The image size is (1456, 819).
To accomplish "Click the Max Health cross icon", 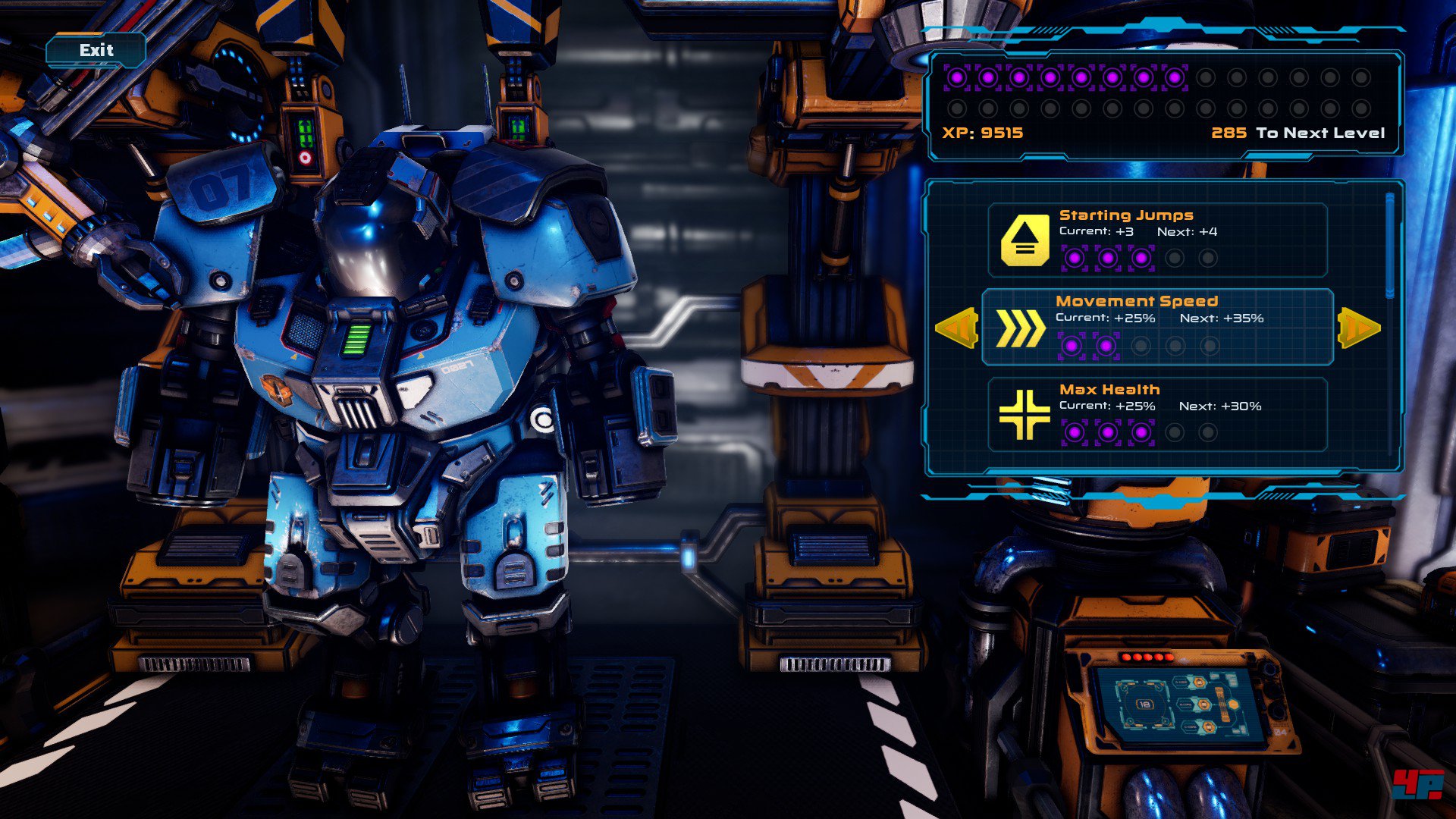I will click(1024, 415).
